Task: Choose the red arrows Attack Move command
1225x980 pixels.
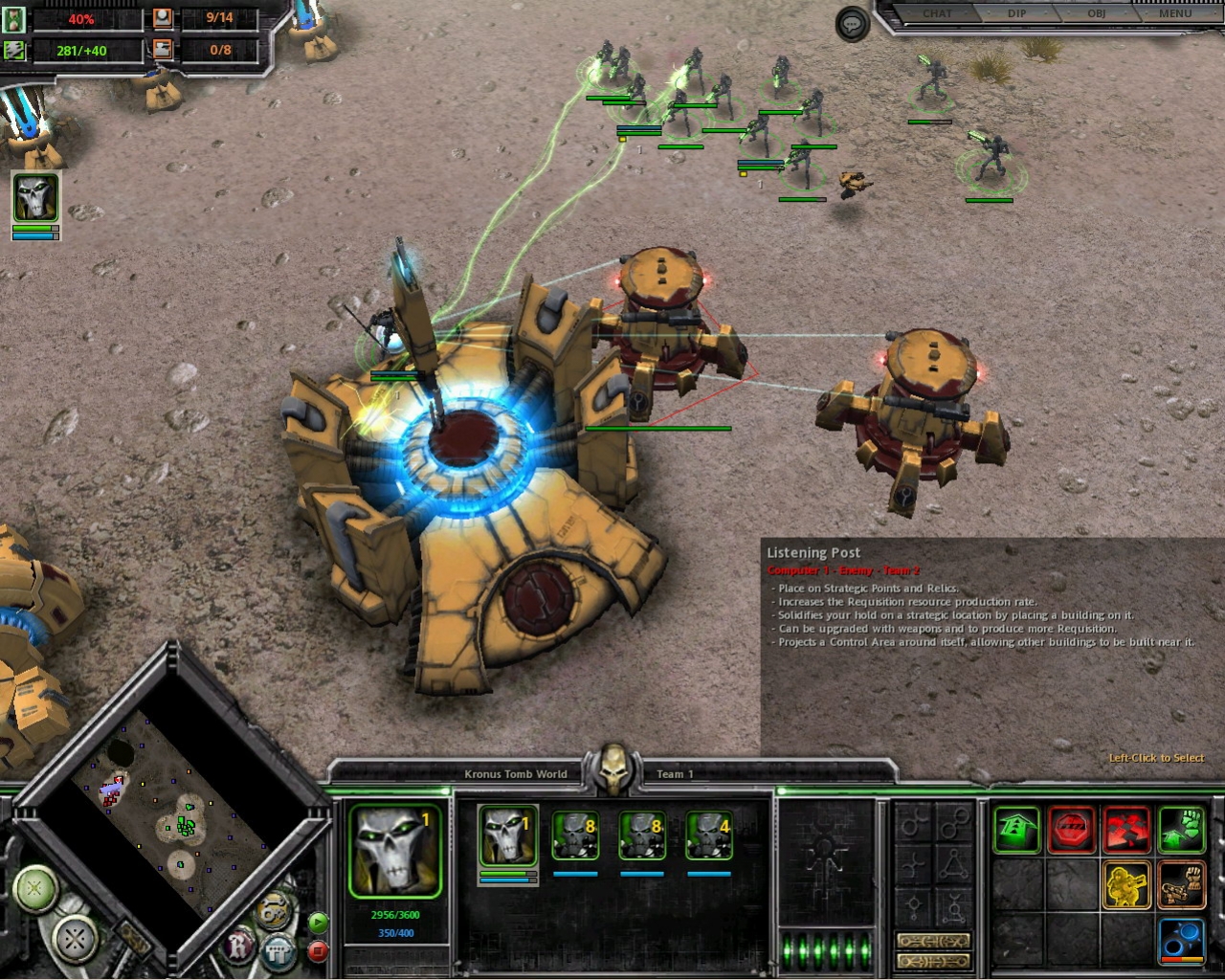Action: 1126,829
